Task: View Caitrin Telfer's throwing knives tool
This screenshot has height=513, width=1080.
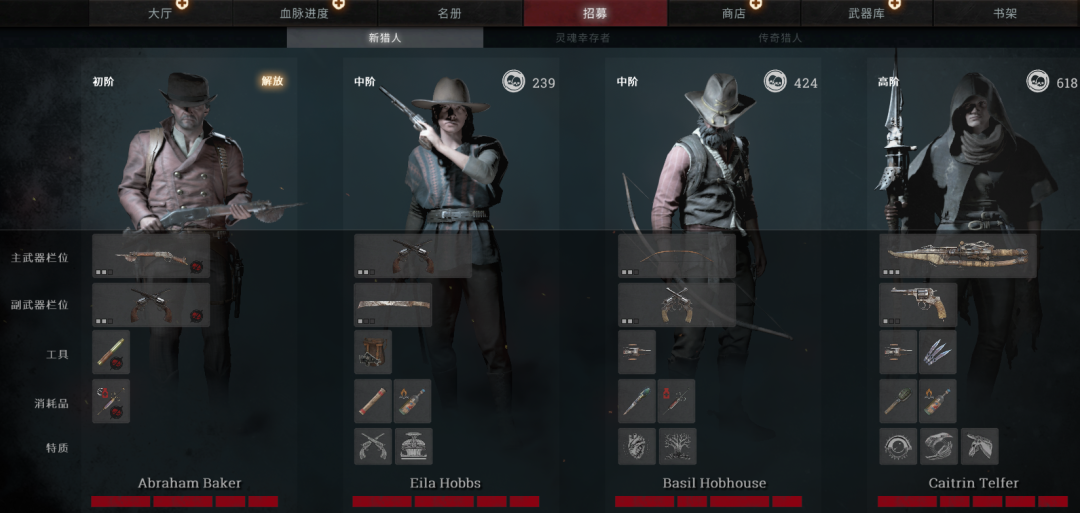Action: point(937,352)
